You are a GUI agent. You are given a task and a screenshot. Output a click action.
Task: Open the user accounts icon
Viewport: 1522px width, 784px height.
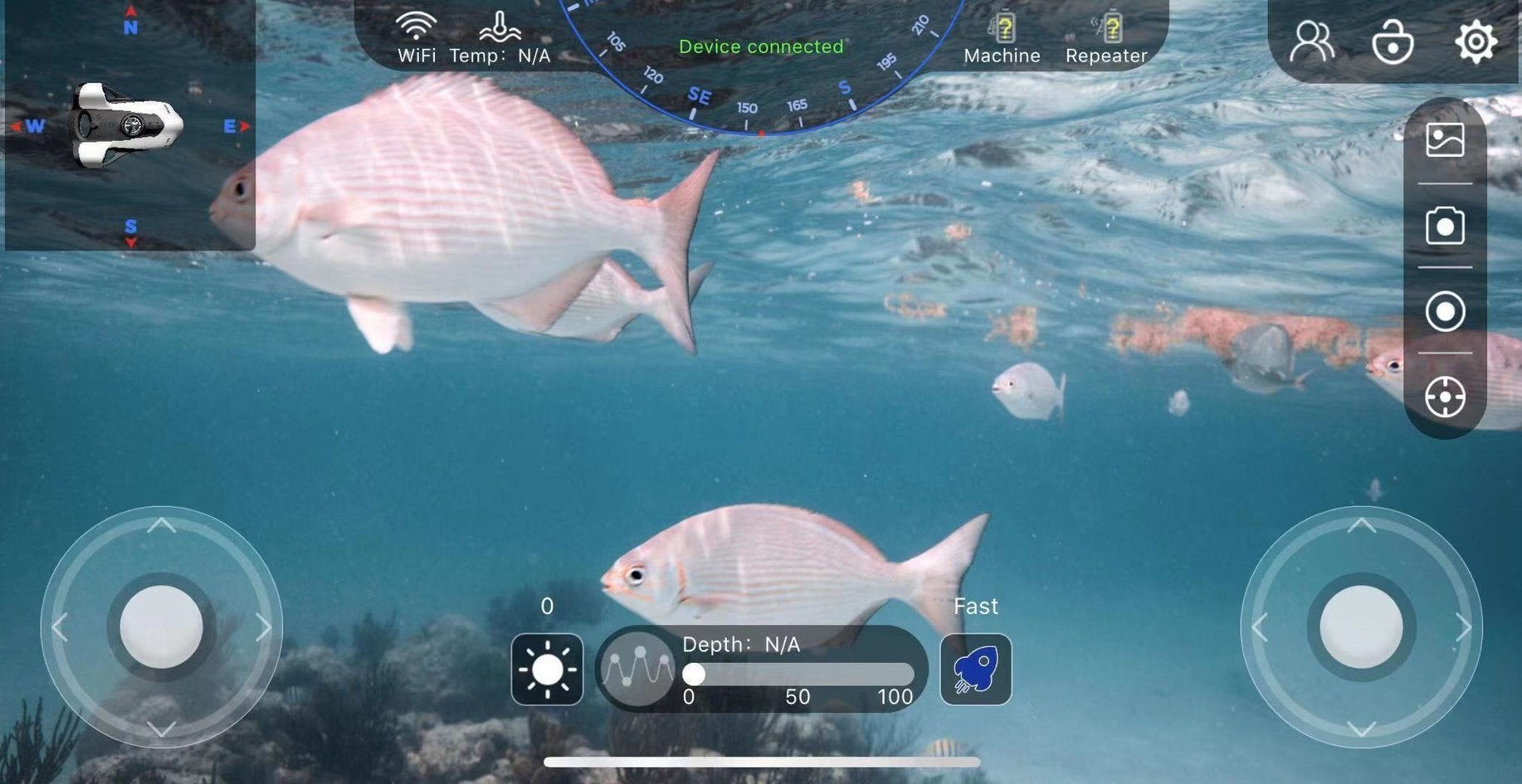1311,41
